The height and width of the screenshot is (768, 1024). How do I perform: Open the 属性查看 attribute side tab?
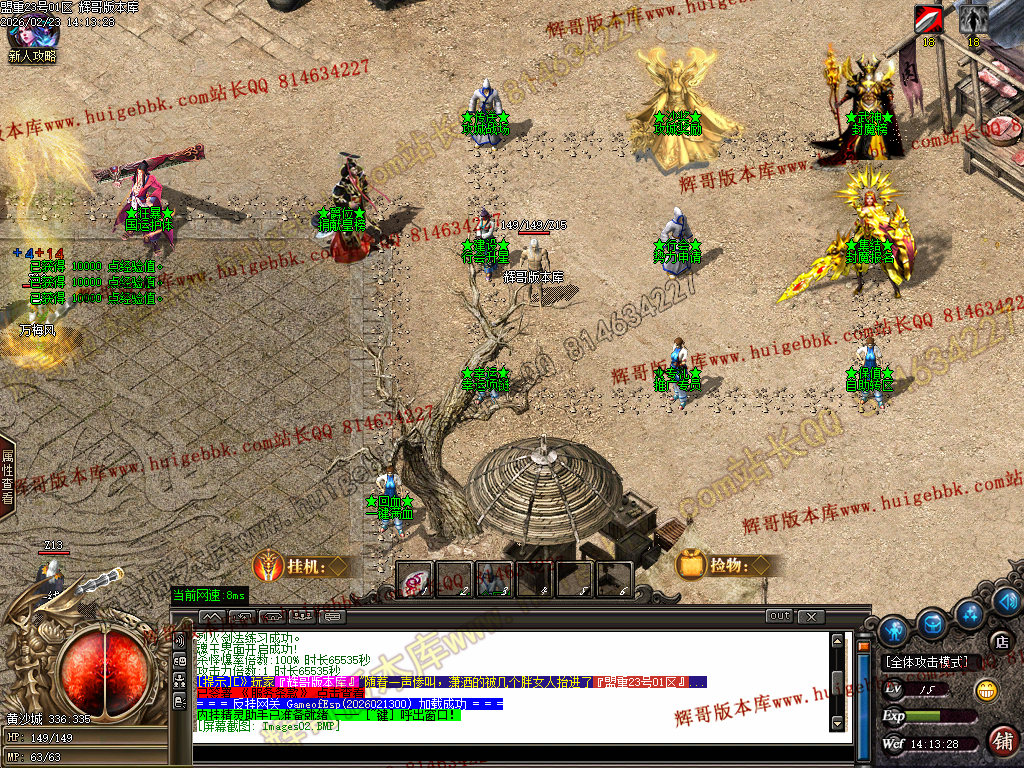click(x=7, y=476)
